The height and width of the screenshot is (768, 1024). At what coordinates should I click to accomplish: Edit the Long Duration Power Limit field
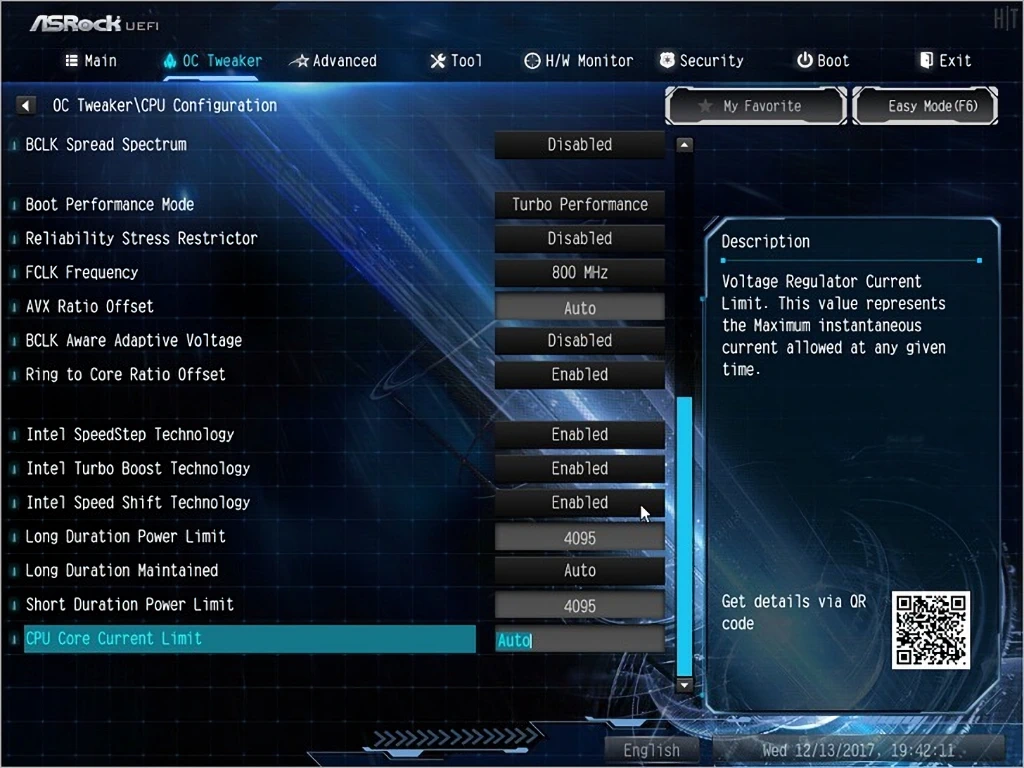(580, 538)
